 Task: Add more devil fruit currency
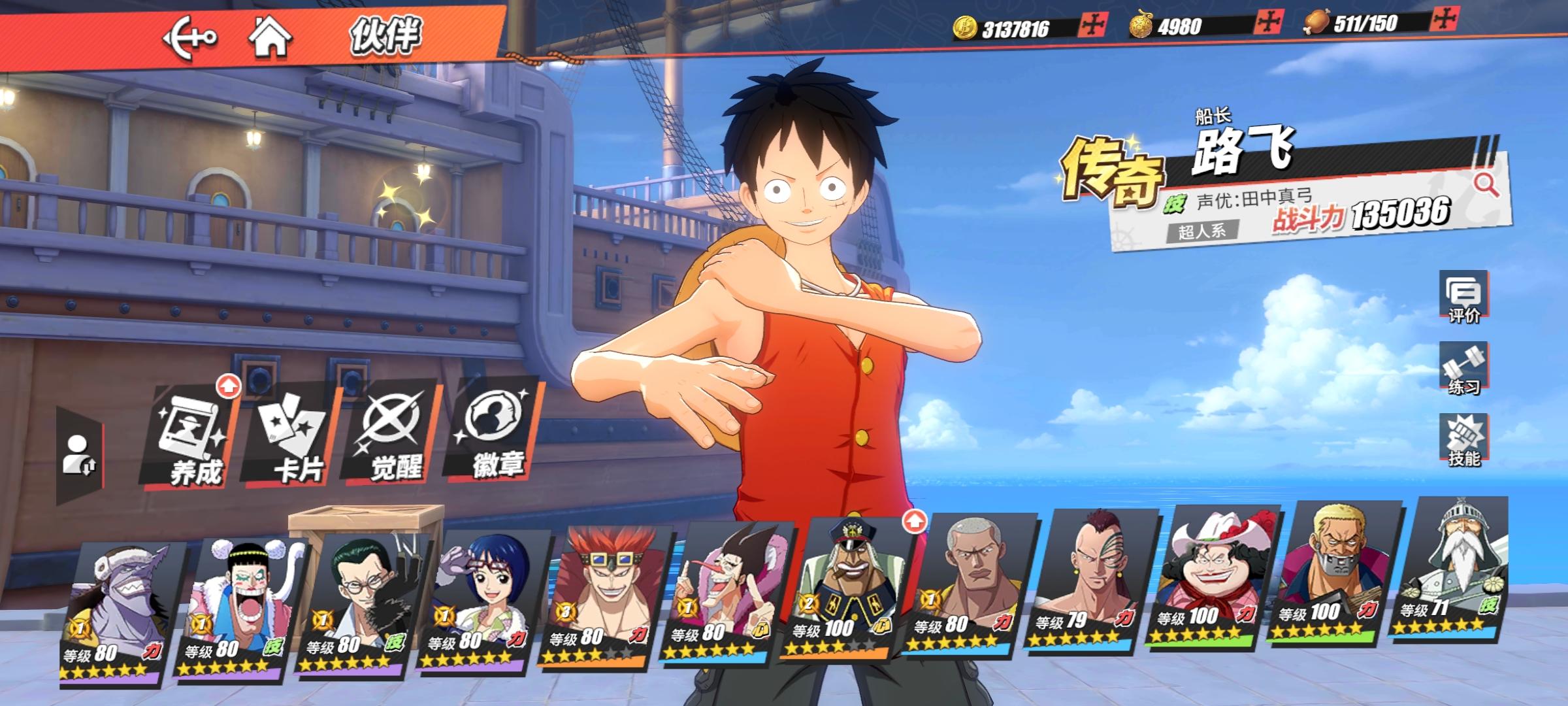(x=1268, y=23)
